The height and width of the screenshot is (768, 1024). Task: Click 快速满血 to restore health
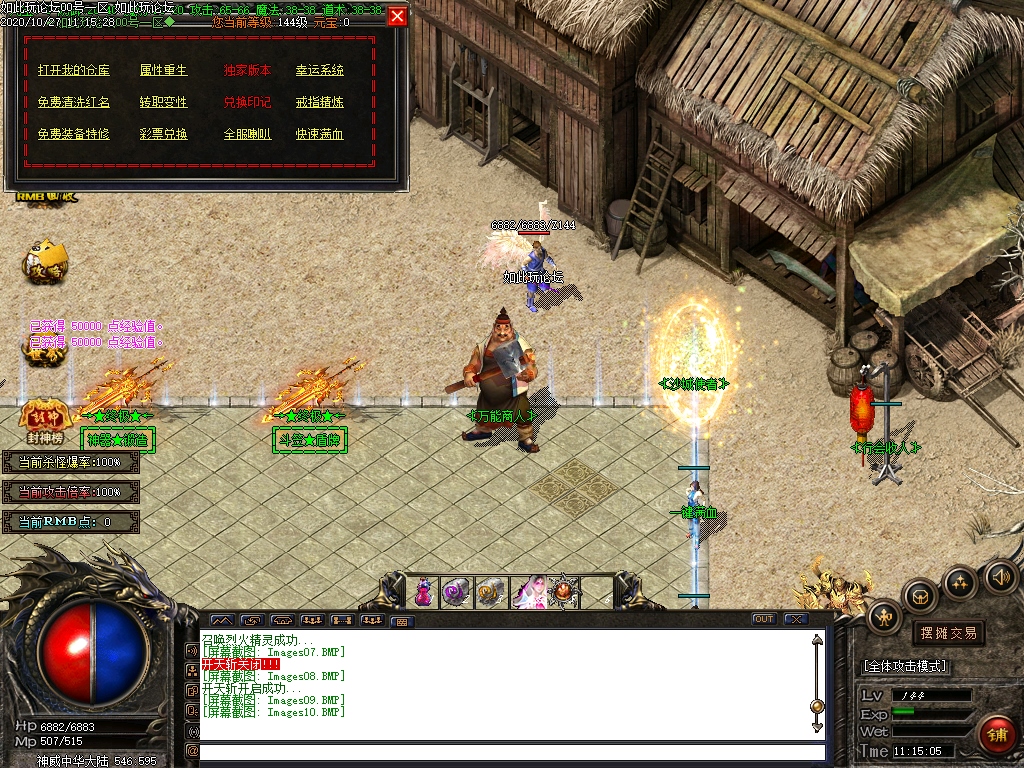pos(319,134)
